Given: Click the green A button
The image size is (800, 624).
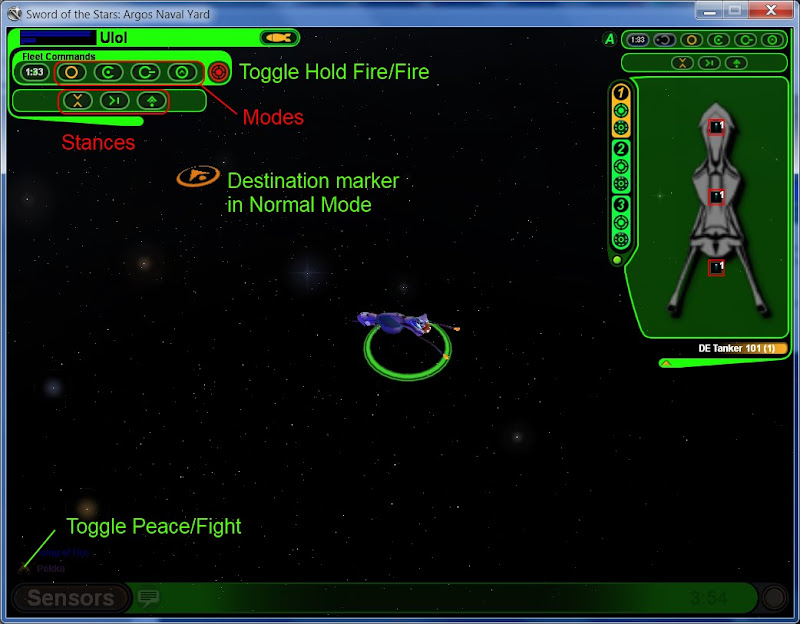Looking at the screenshot, I should click(609, 40).
